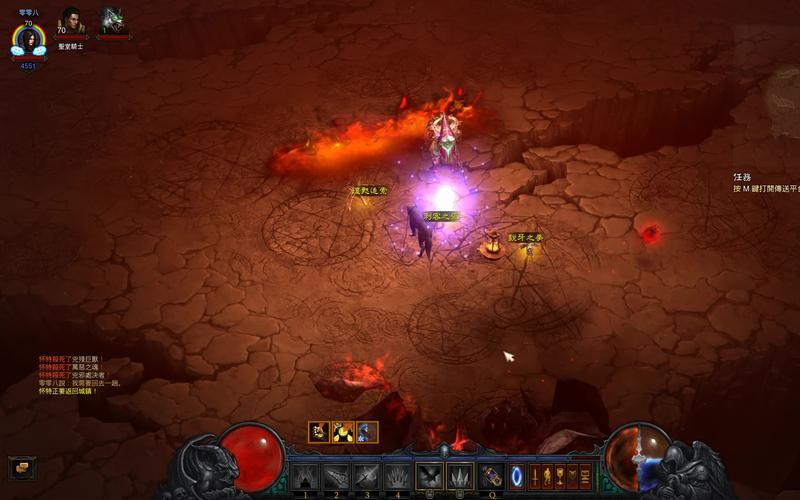
Task: Click the 任務 quest tracker heading
Action: tap(742, 176)
